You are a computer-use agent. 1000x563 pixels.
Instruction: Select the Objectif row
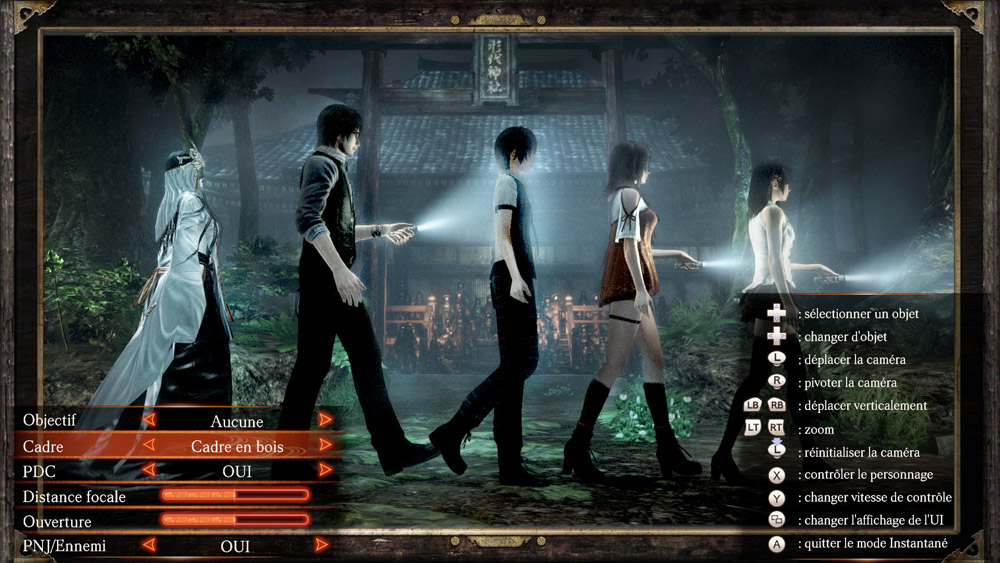click(x=50, y=420)
